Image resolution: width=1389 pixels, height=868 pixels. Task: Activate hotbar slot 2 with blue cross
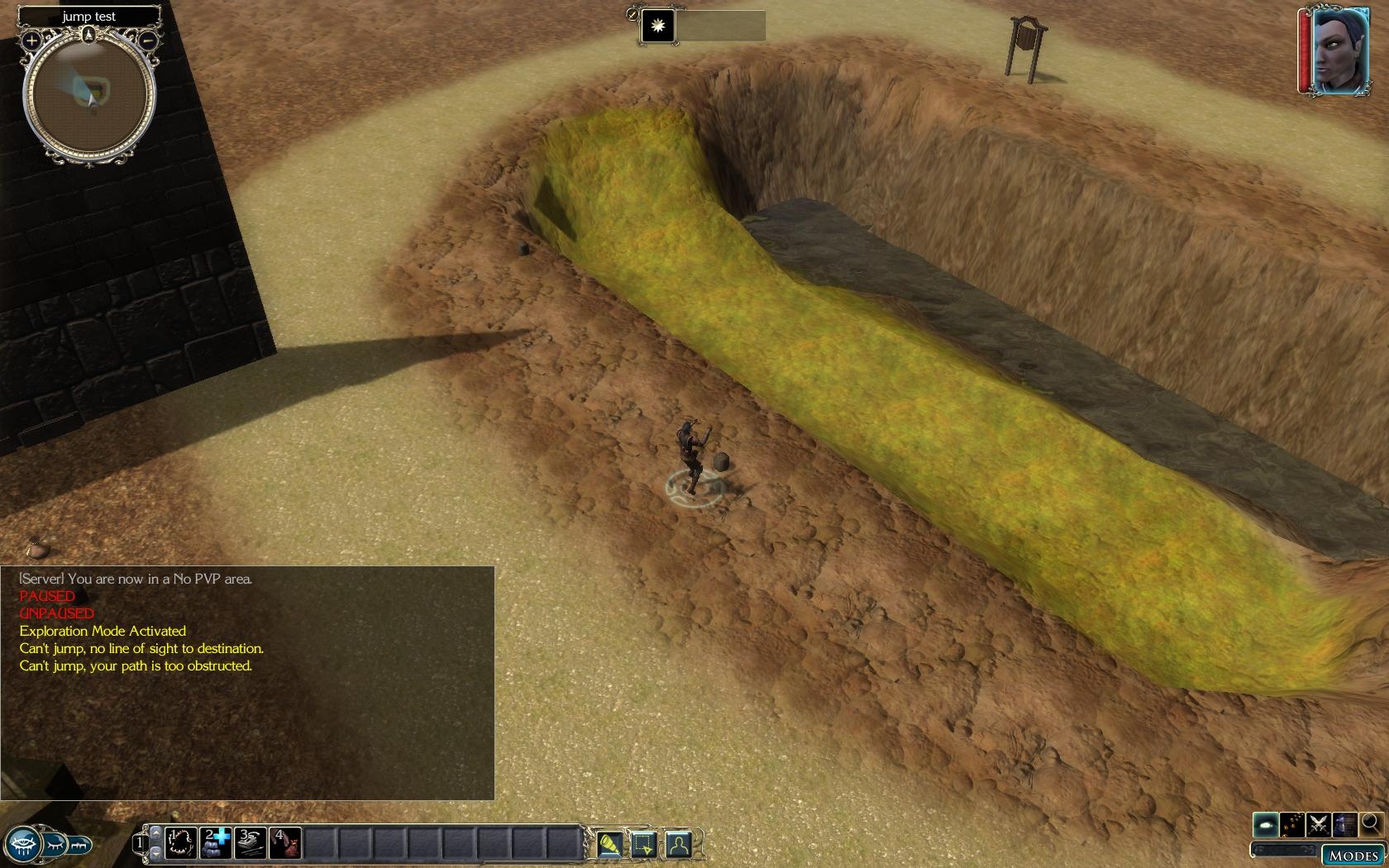click(x=217, y=842)
